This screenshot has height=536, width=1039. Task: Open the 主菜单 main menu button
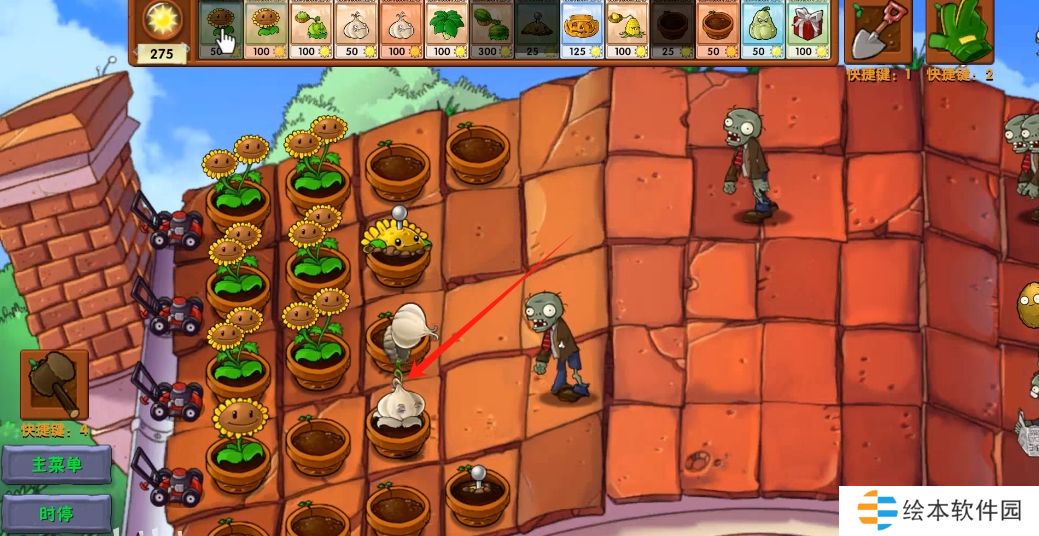pos(56,465)
